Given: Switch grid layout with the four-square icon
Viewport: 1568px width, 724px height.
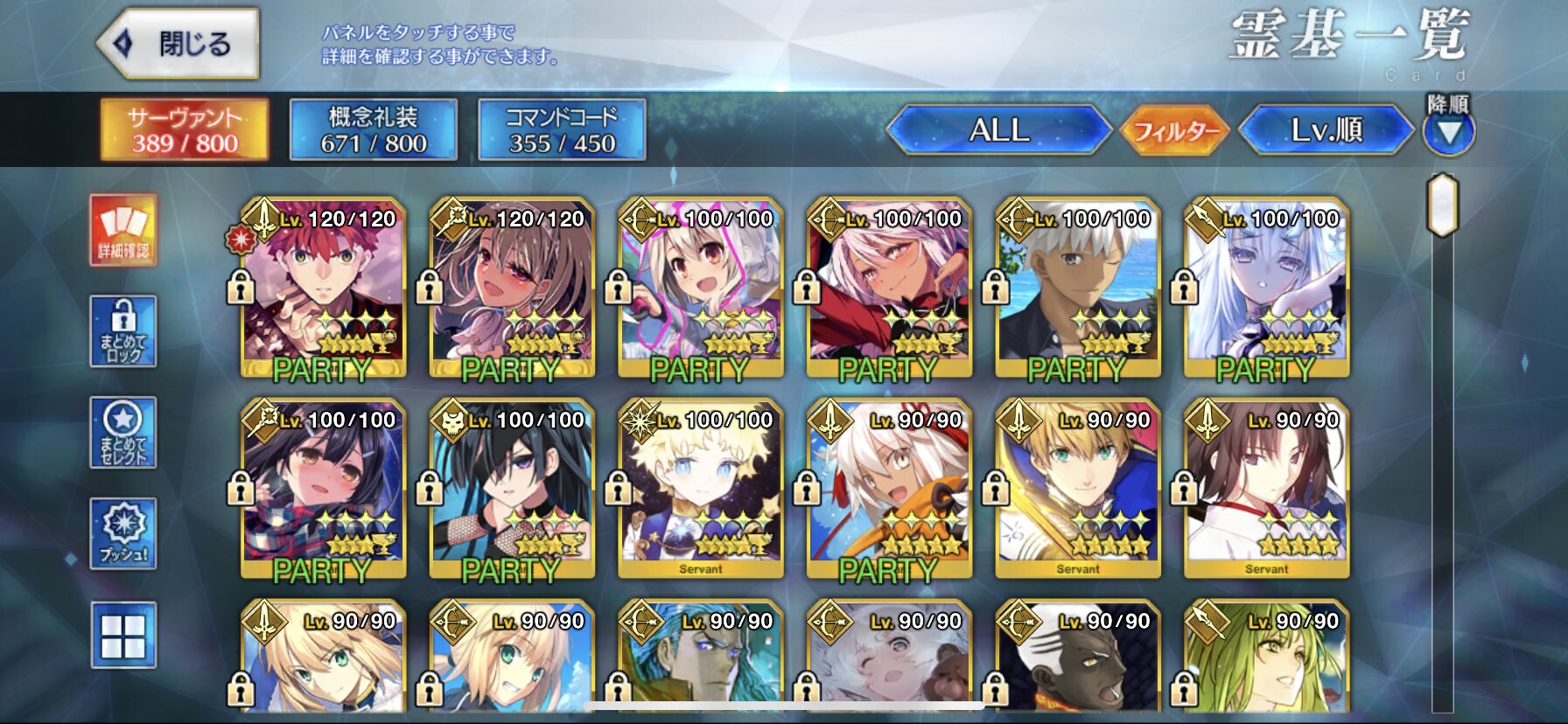Looking at the screenshot, I should click(123, 636).
